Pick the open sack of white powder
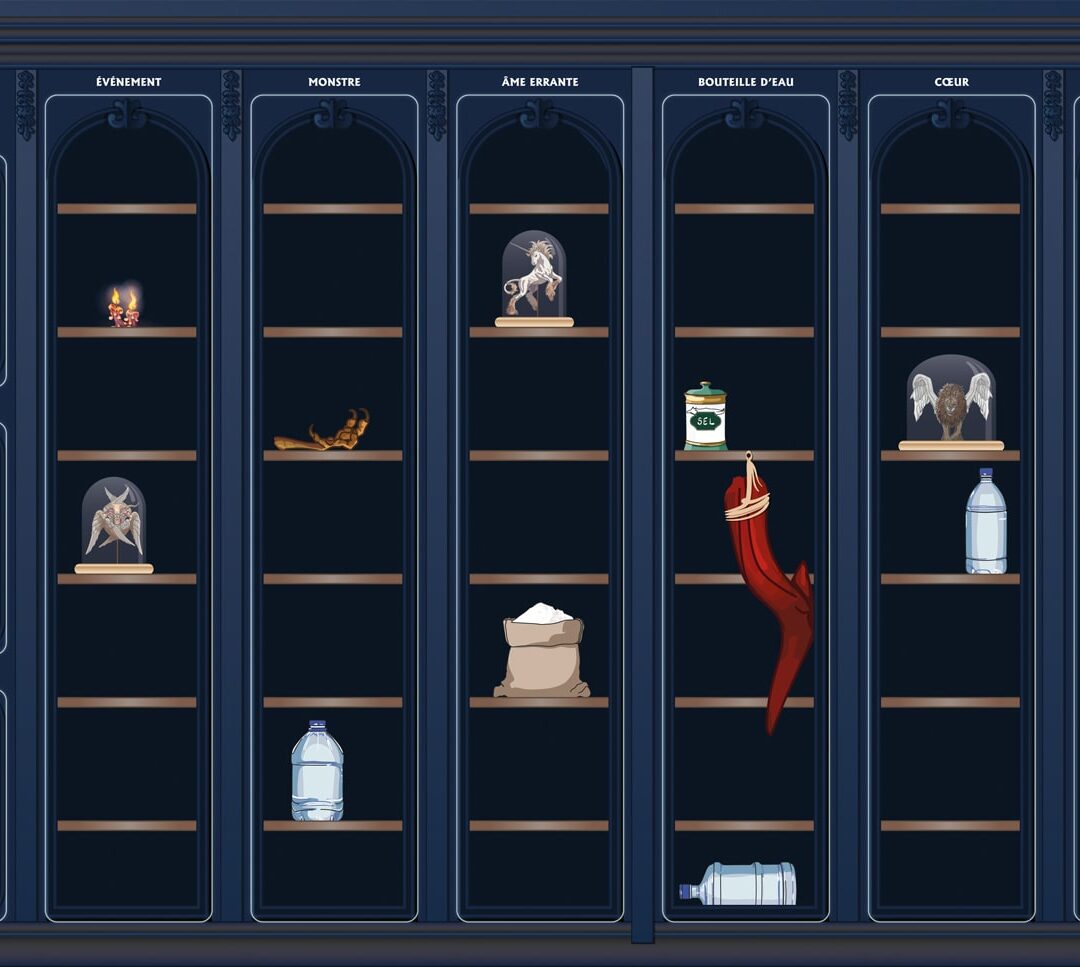 tap(541, 652)
